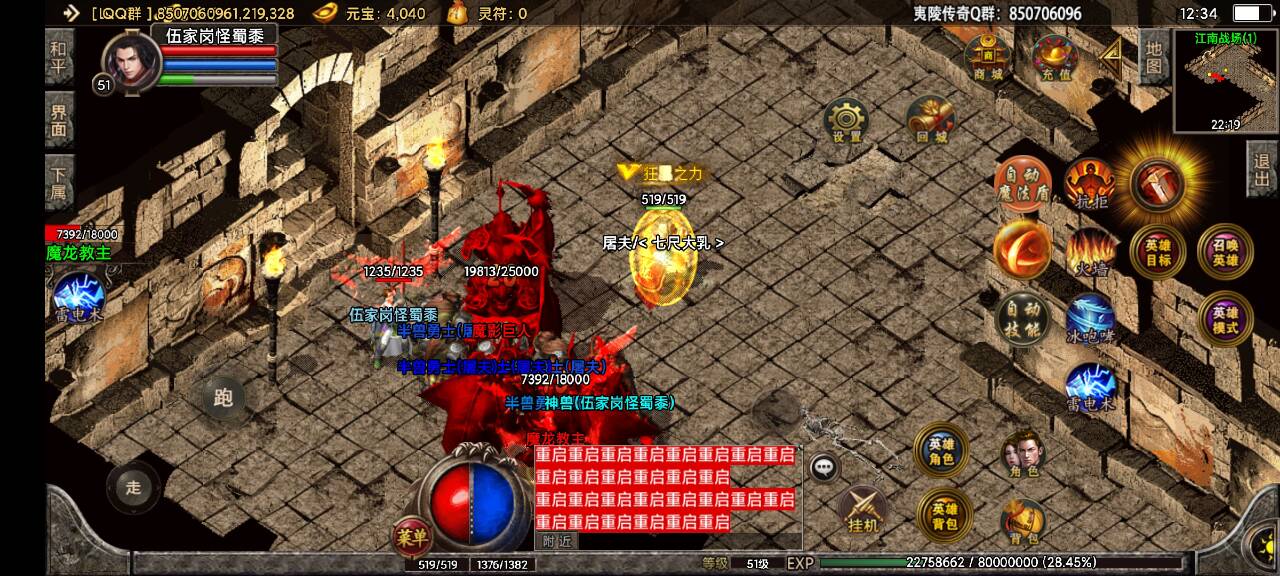Open the 地图 map button
The width and height of the screenshot is (1280, 576).
[x=1153, y=57]
